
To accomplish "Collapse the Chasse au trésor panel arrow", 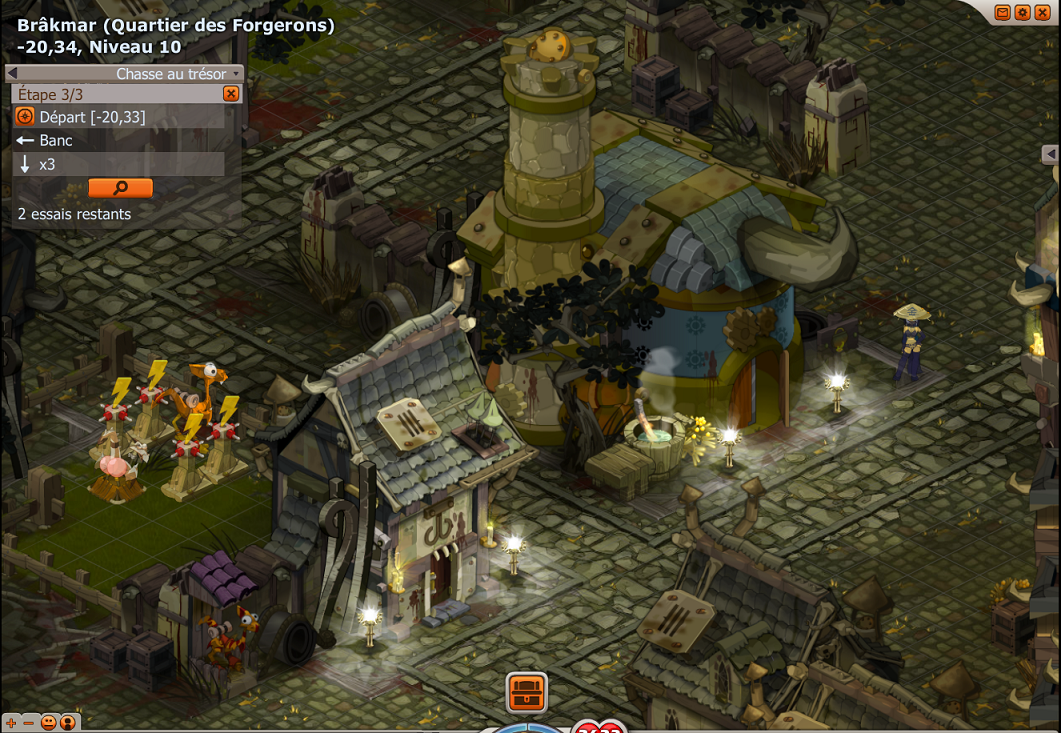I will point(12,73).
